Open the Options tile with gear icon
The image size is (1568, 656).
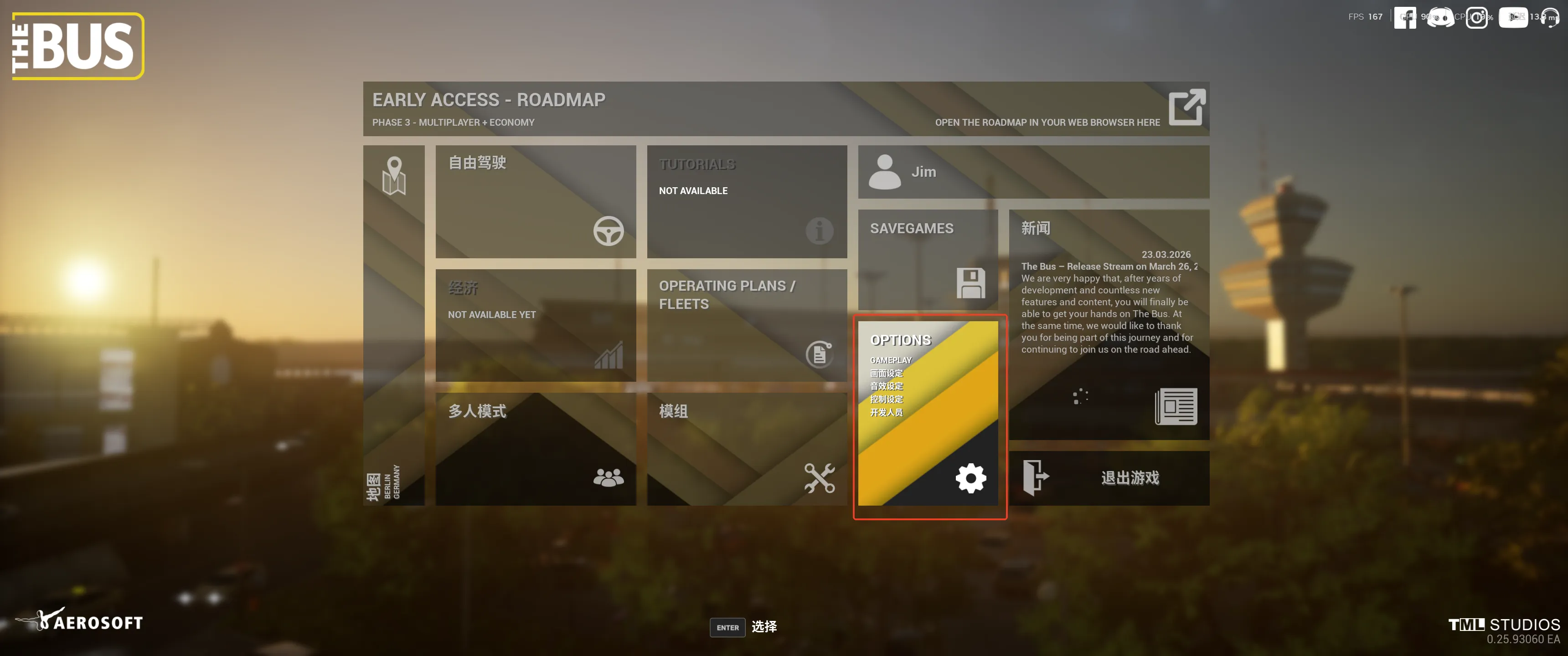coord(927,413)
